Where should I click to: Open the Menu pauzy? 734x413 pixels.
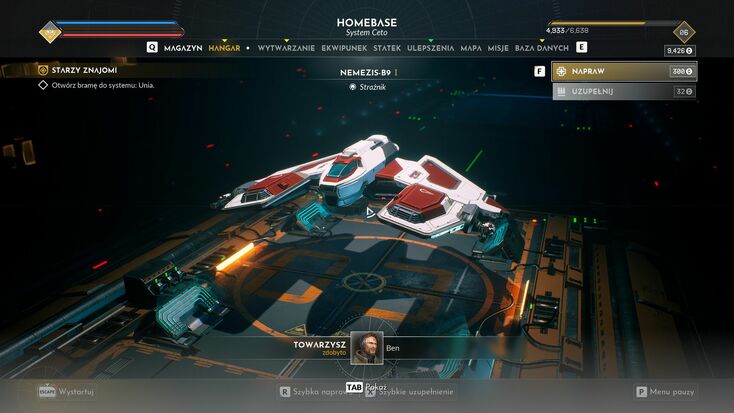[670, 392]
